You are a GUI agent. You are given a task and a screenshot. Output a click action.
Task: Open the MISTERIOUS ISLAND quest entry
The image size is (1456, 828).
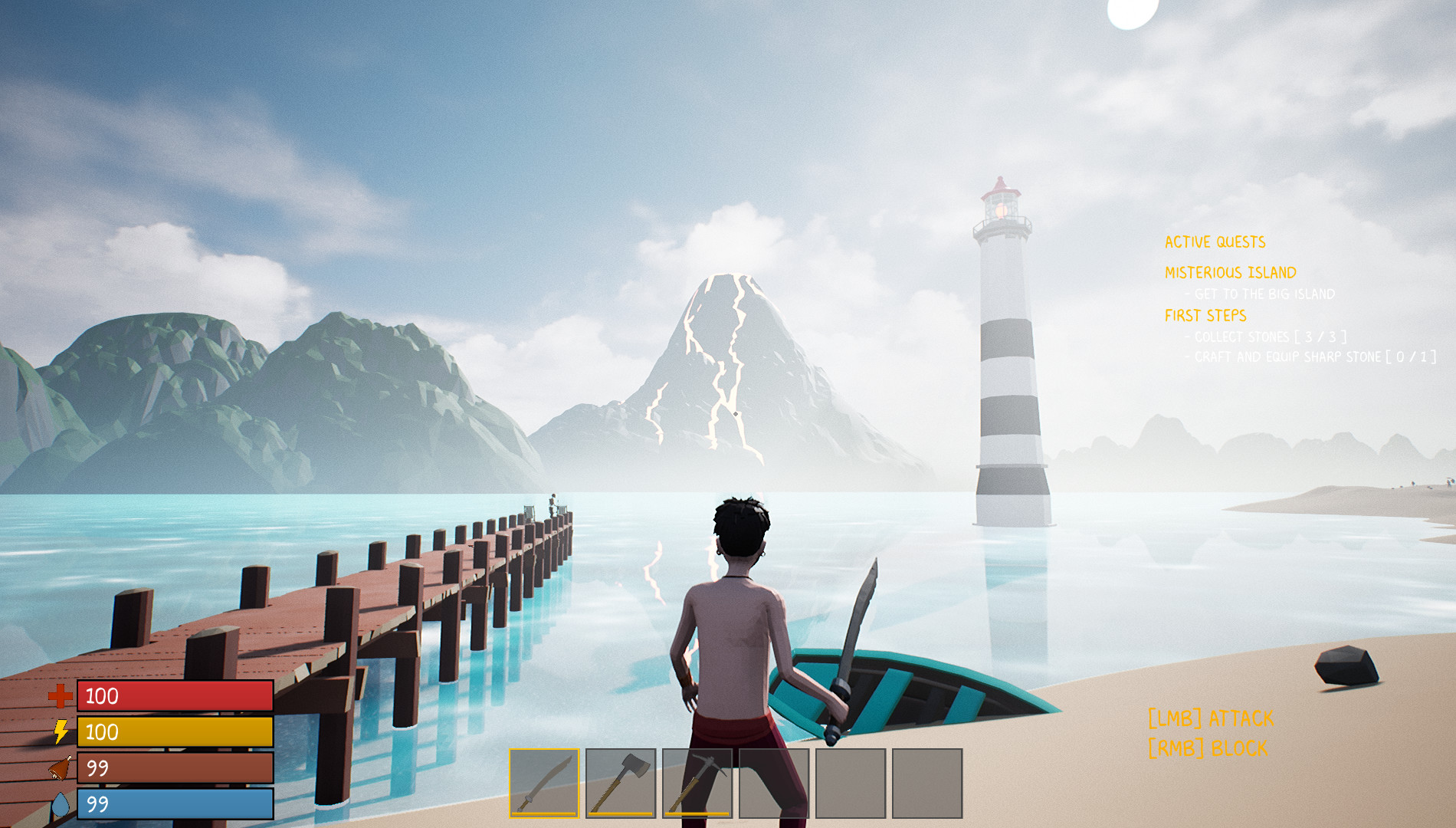pyautogui.click(x=1229, y=272)
